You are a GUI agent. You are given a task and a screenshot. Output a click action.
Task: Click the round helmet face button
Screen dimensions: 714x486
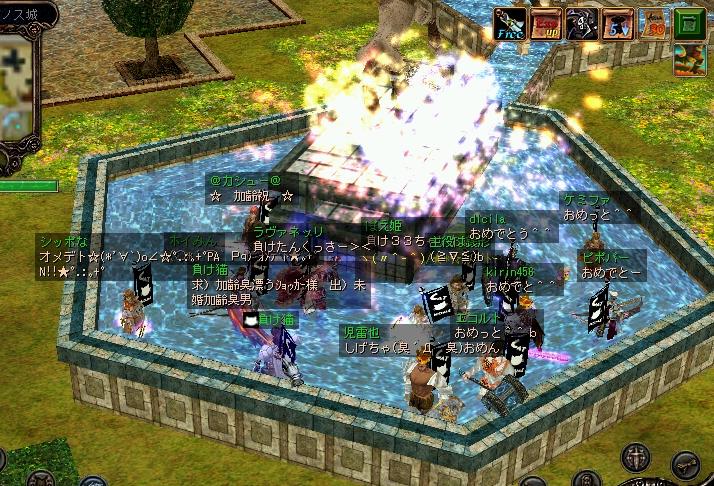[587, 479]
